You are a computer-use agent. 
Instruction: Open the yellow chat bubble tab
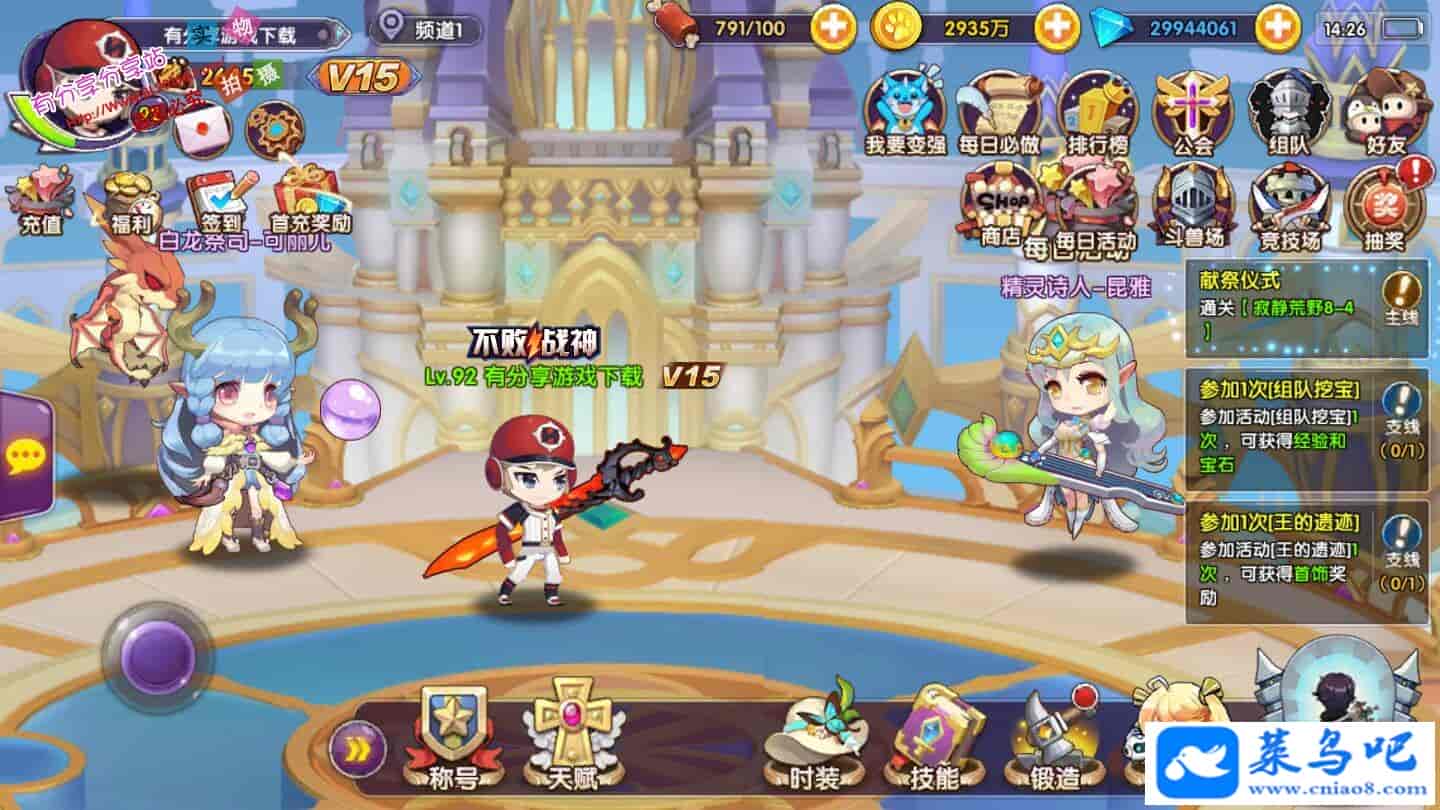pyautogui.click(x=24, y=456)
